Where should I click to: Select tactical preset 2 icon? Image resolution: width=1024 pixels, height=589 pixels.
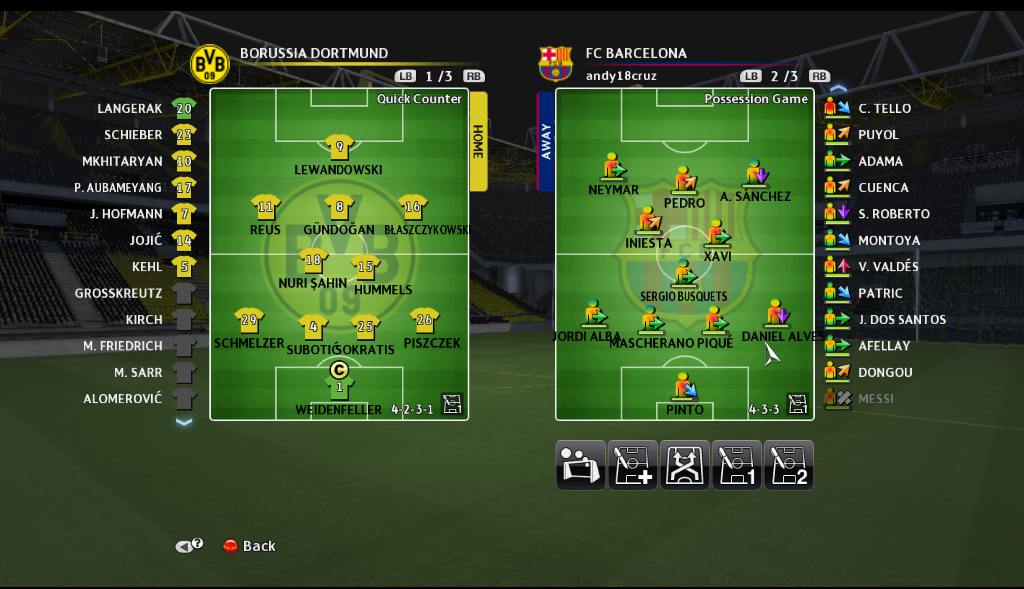789,465
